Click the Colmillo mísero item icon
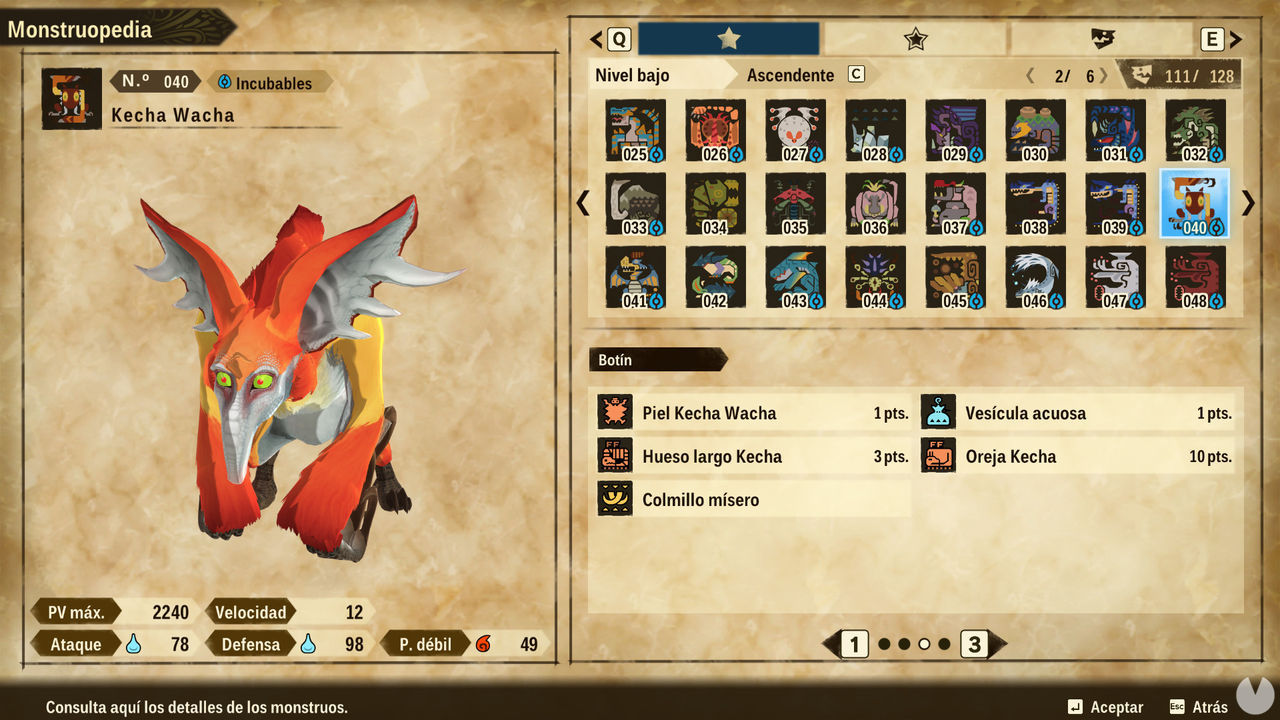Image resolution: width=1280 pixels, height=720 pixels. (x=615, y=499)
